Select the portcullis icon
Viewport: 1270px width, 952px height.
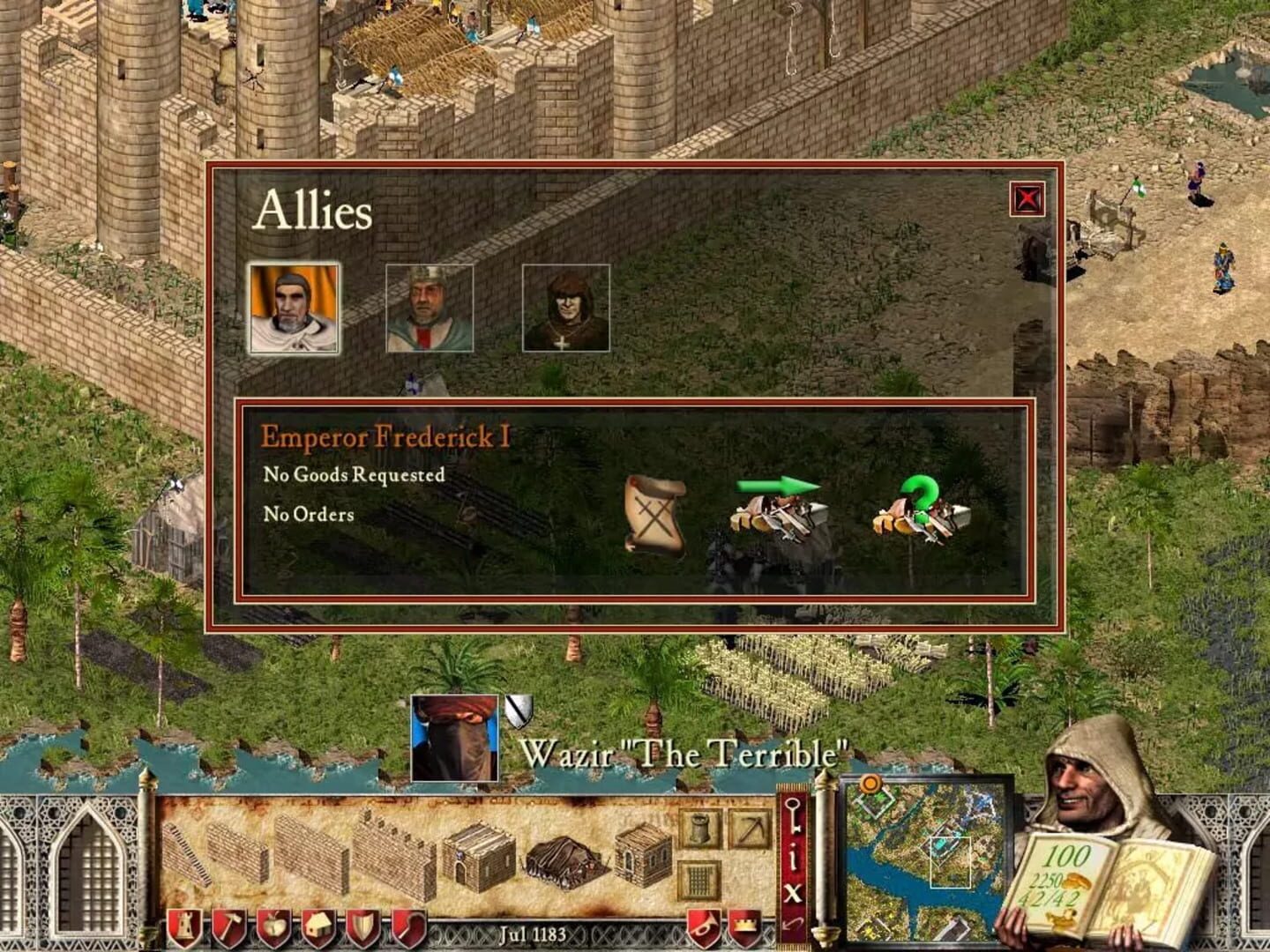[698, 880]
